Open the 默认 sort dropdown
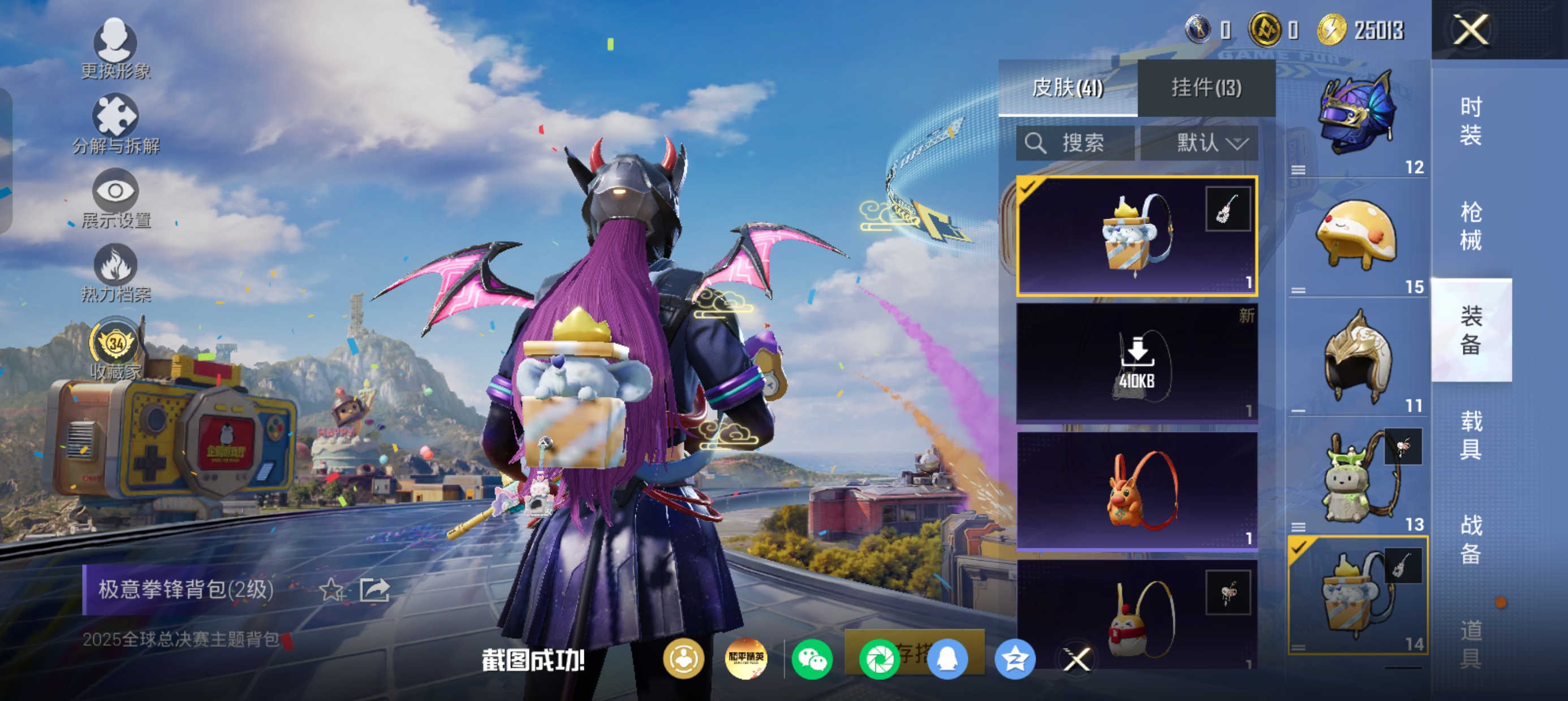Image resolution: width=1568 pixels, height=701 pixels. pos(1199,143)
